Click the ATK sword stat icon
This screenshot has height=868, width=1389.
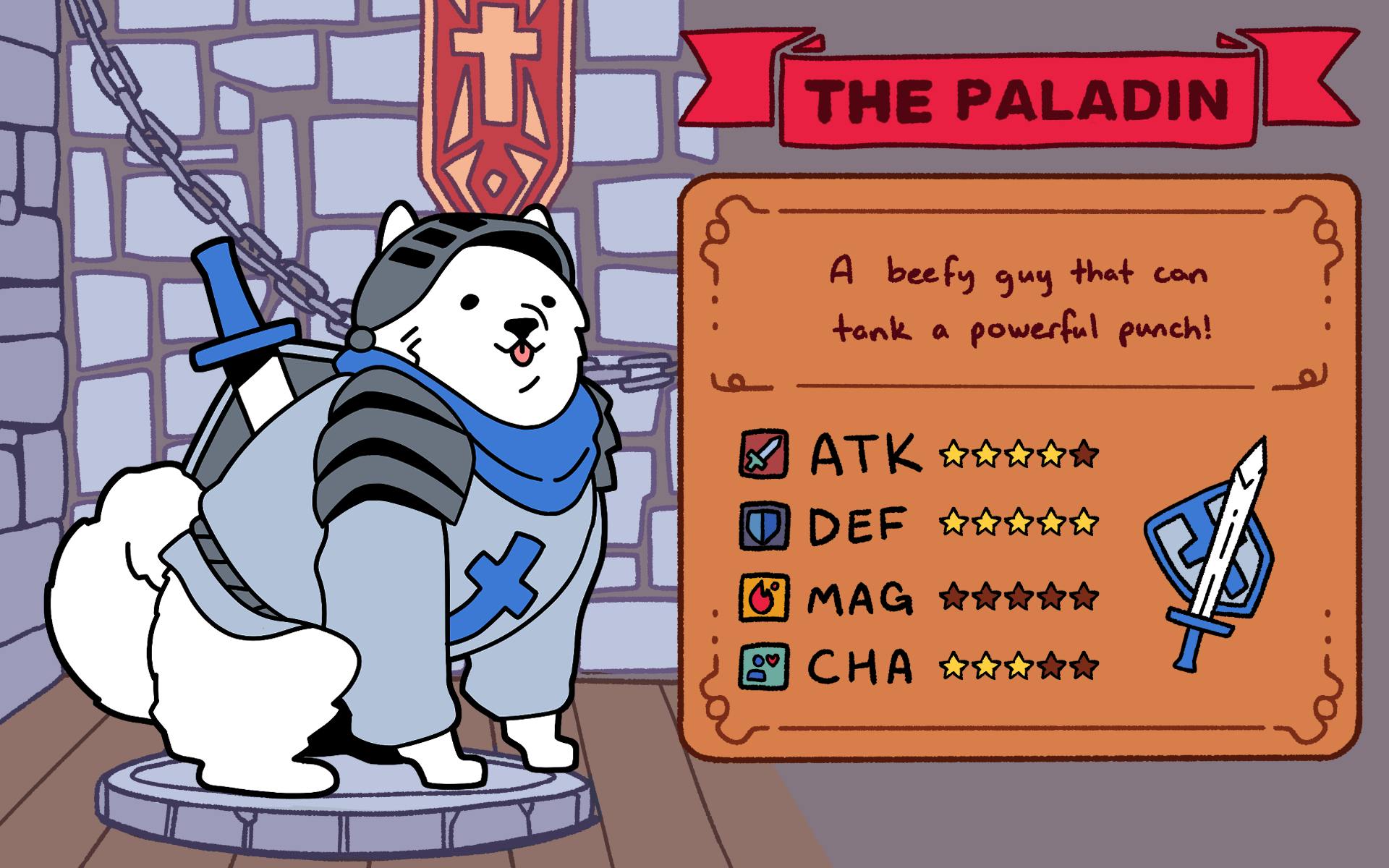[764, 454]
